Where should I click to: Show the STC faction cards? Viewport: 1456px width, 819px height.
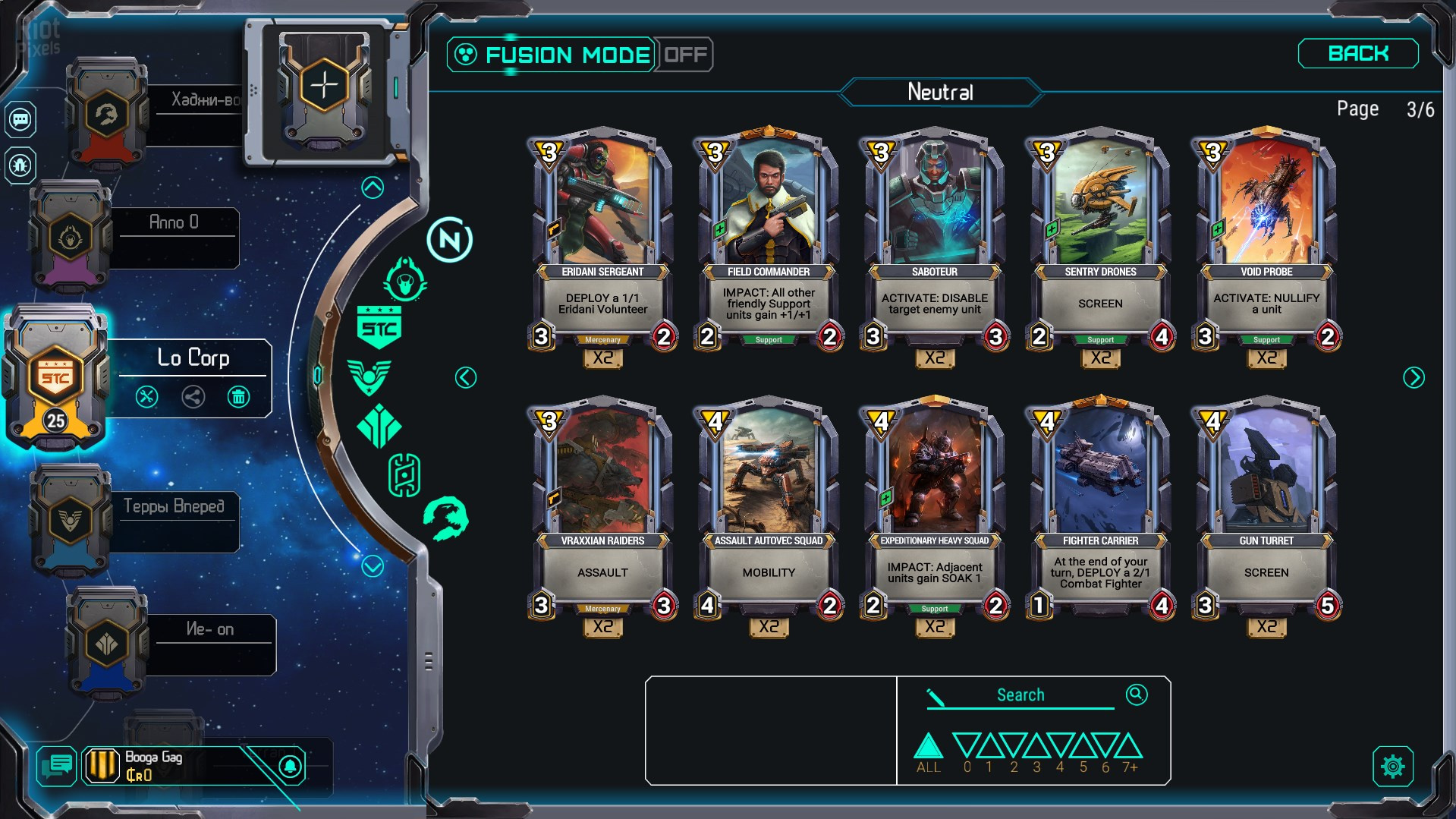(379, 327)
